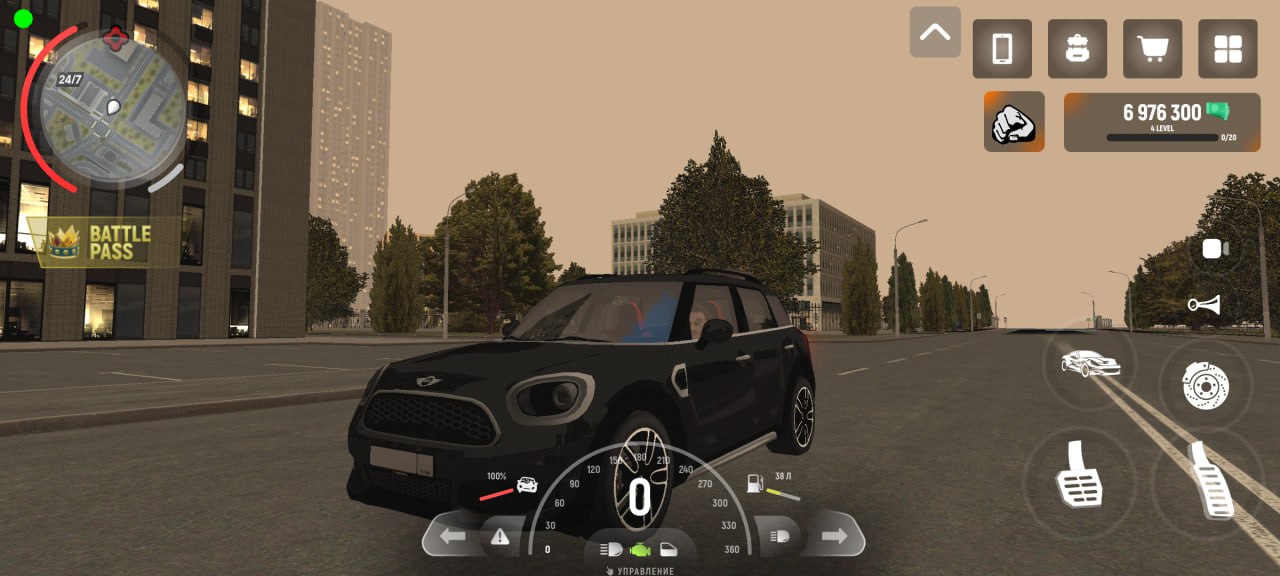Collapse the top panel with the chevron arrow
Screen dimensions: 1280x576
tap(935, 32)
